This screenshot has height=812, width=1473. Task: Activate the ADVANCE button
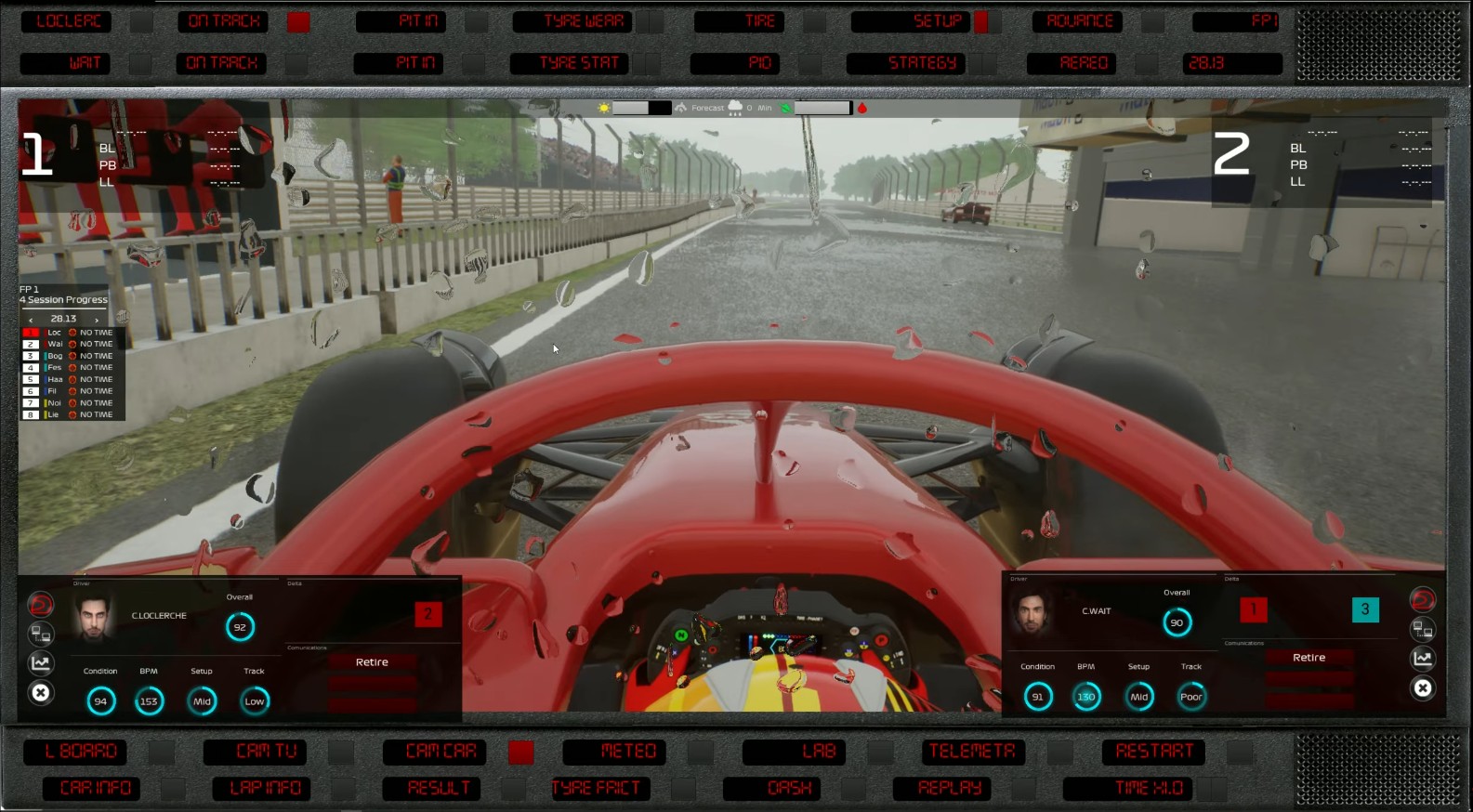click(1078, 21)
